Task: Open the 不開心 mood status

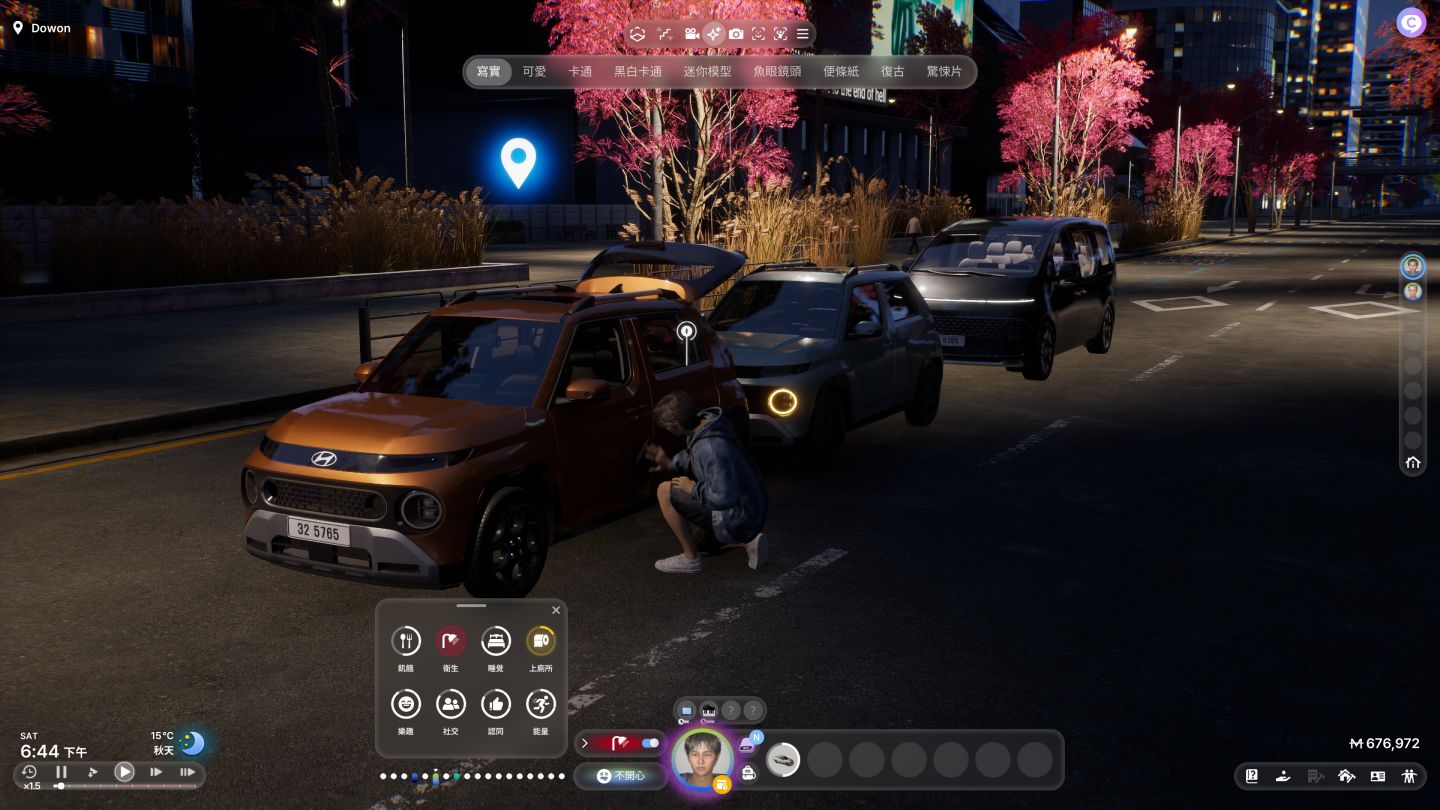Action: tap(620, 776)
